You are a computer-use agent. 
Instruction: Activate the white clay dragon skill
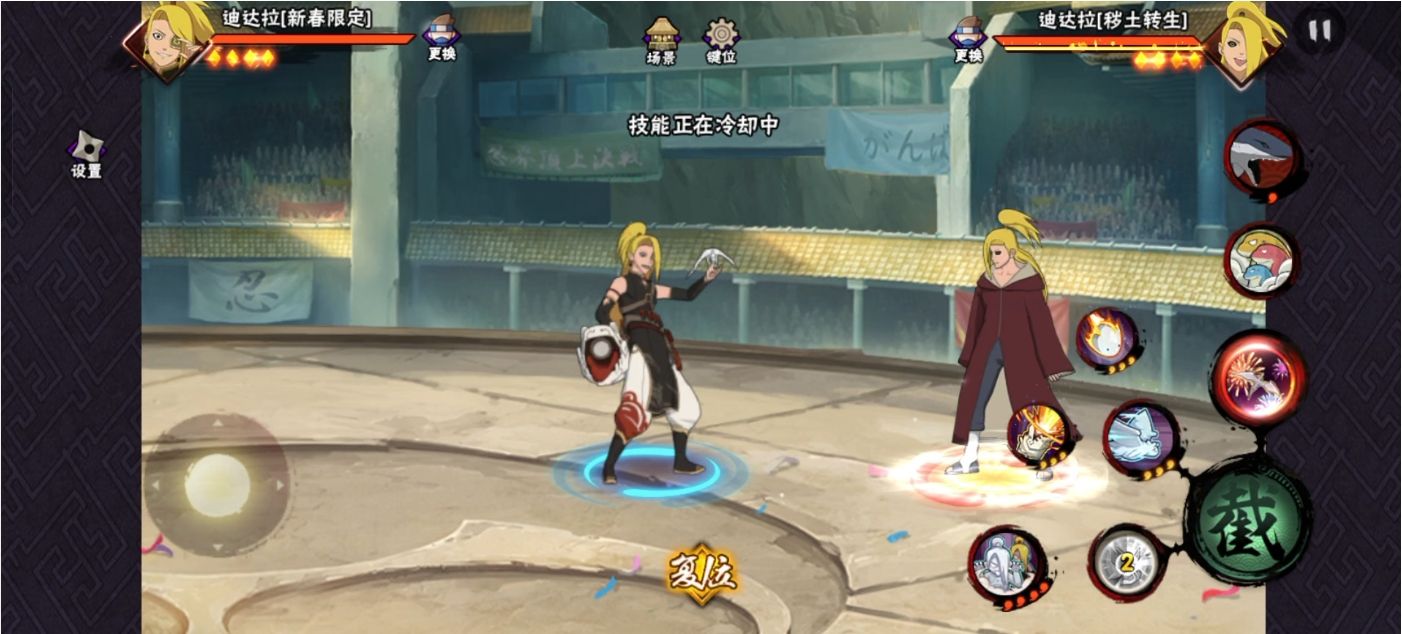pyautogui.click(x=1140, y=437)
